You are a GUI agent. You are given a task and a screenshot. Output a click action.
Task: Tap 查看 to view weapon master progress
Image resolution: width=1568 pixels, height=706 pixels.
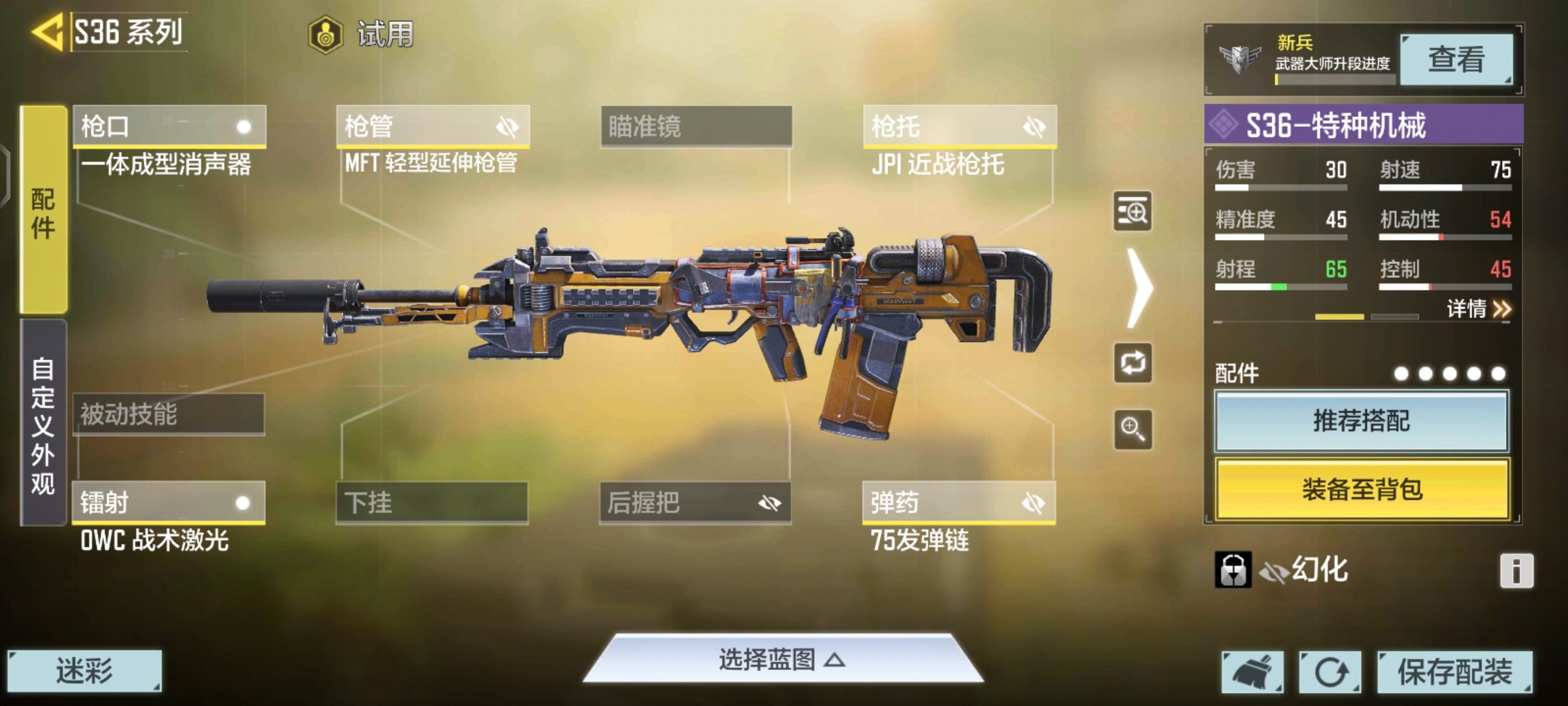tap(1456, 59)
